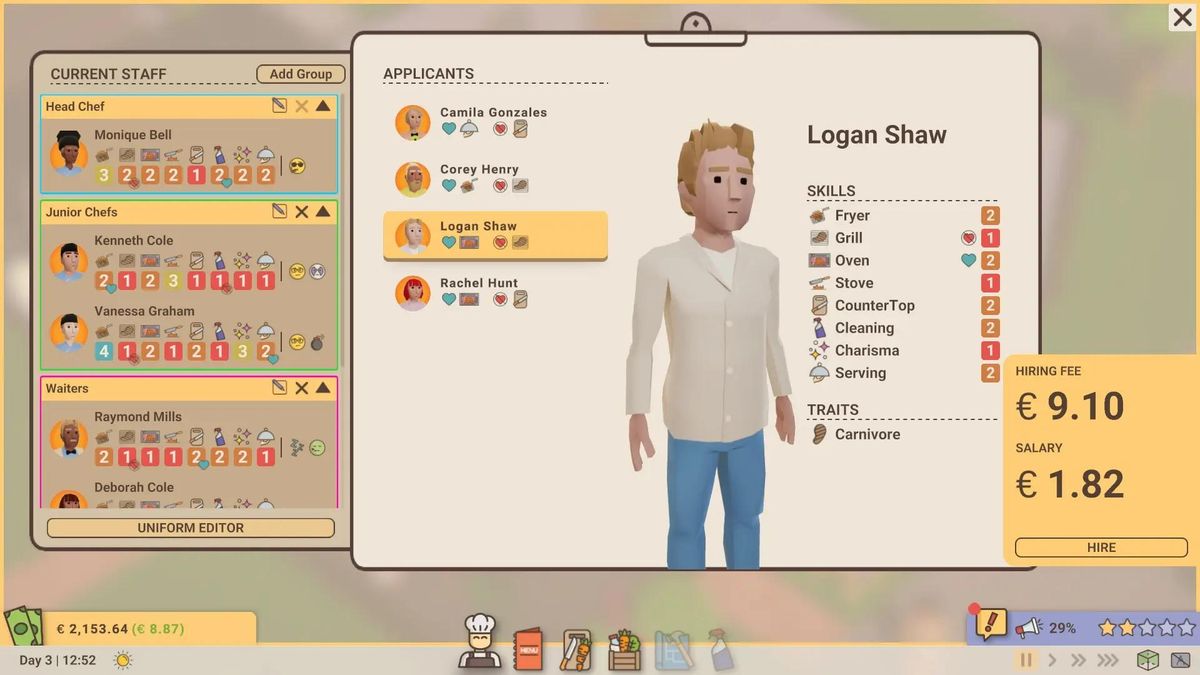Hire applicant Logan Shaw
The height and width of the screenshot is (675, 1200).
pyautogui.click(x=1101, y=548)
